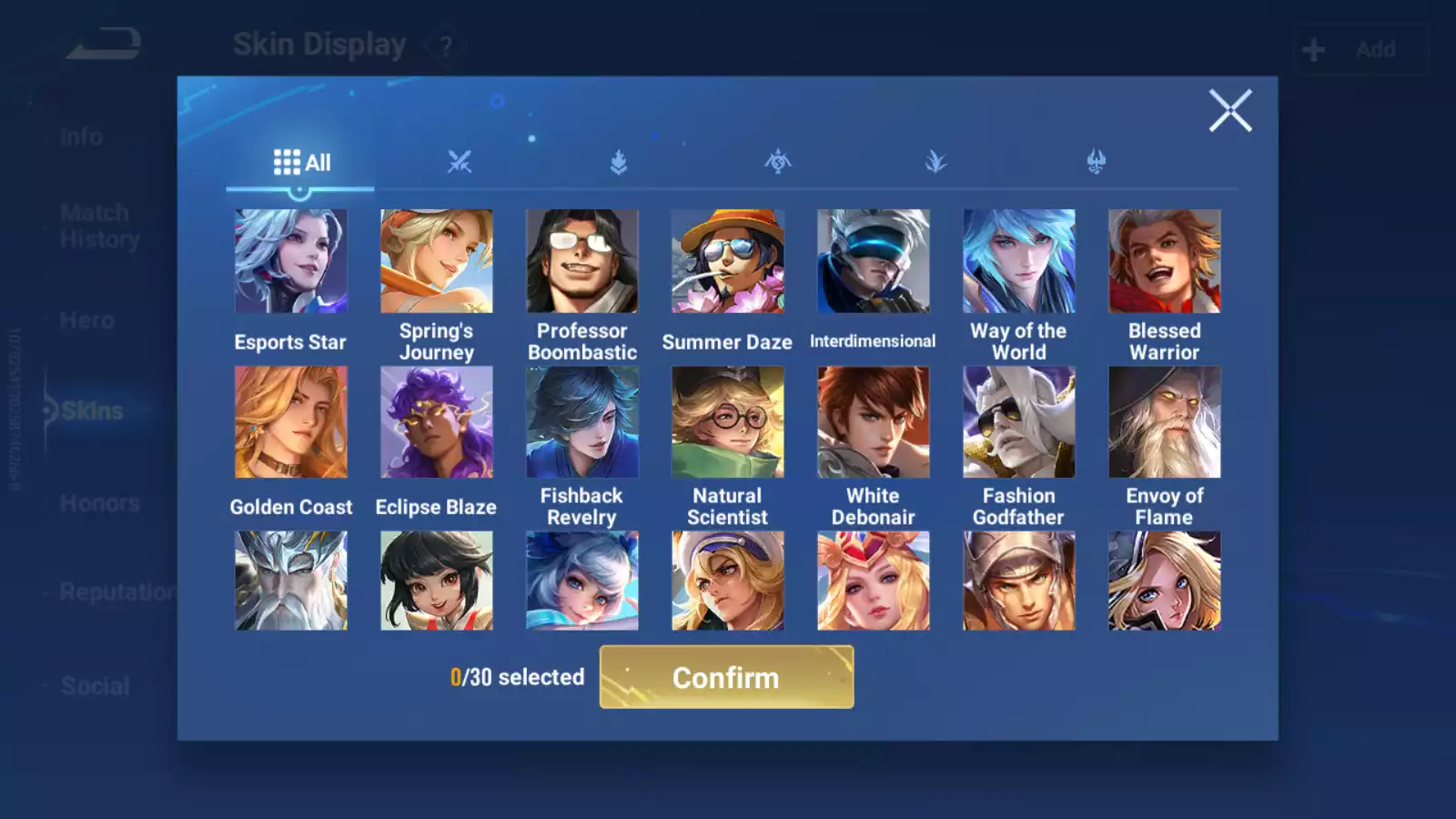Close the skin selection popup
This screenshot has height=819, width=1456.
pyautogui.click(x=1230, y=111)
